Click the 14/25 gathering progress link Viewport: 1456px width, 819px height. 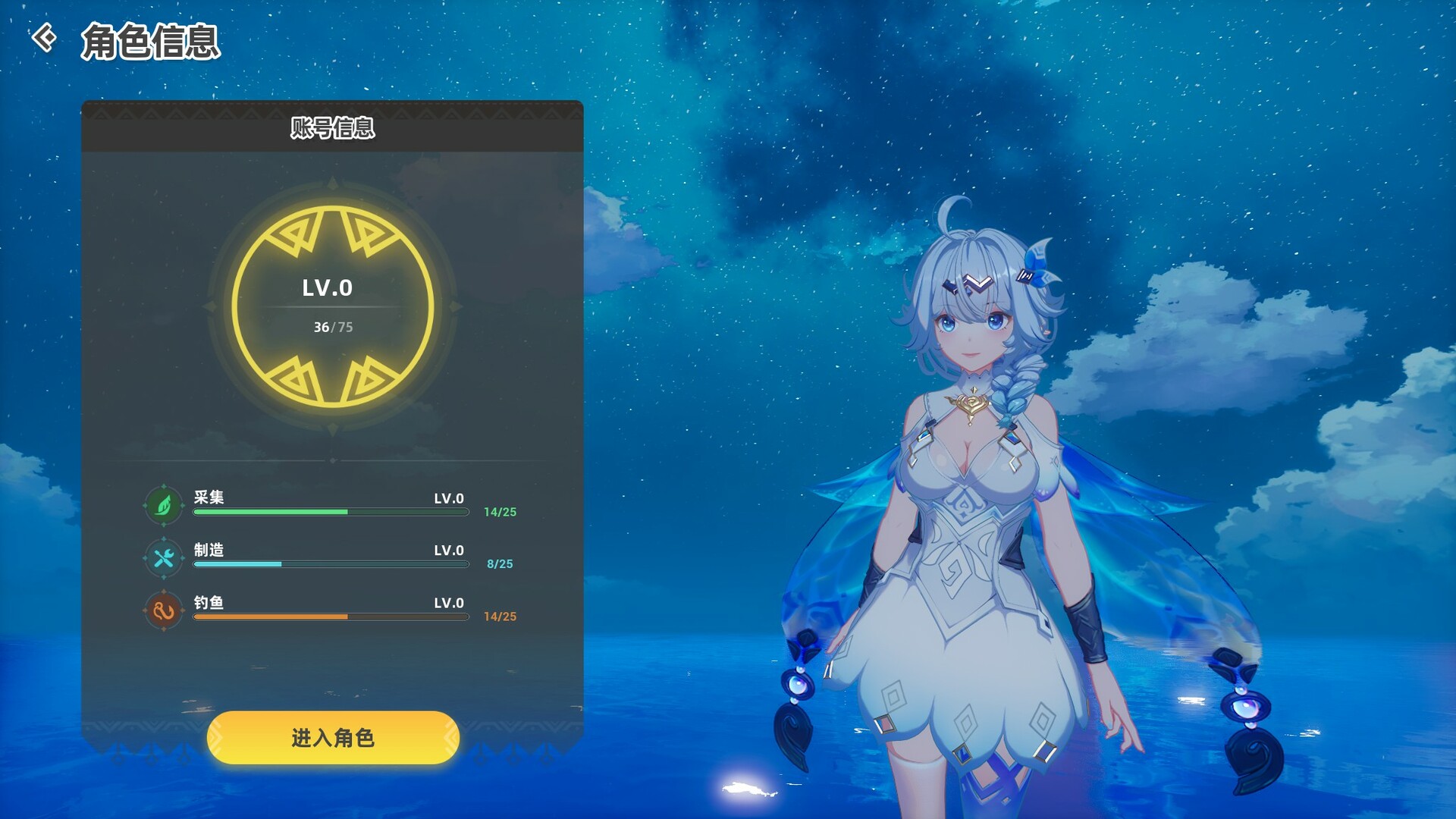click(x=500, y=512)
